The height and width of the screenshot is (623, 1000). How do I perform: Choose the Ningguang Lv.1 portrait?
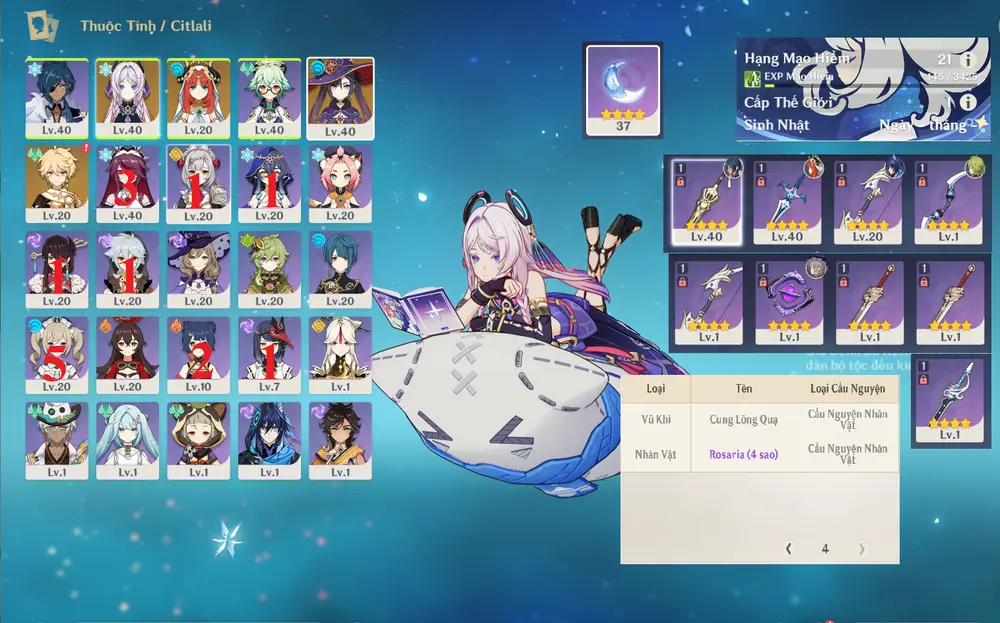(x=340, y=354)
